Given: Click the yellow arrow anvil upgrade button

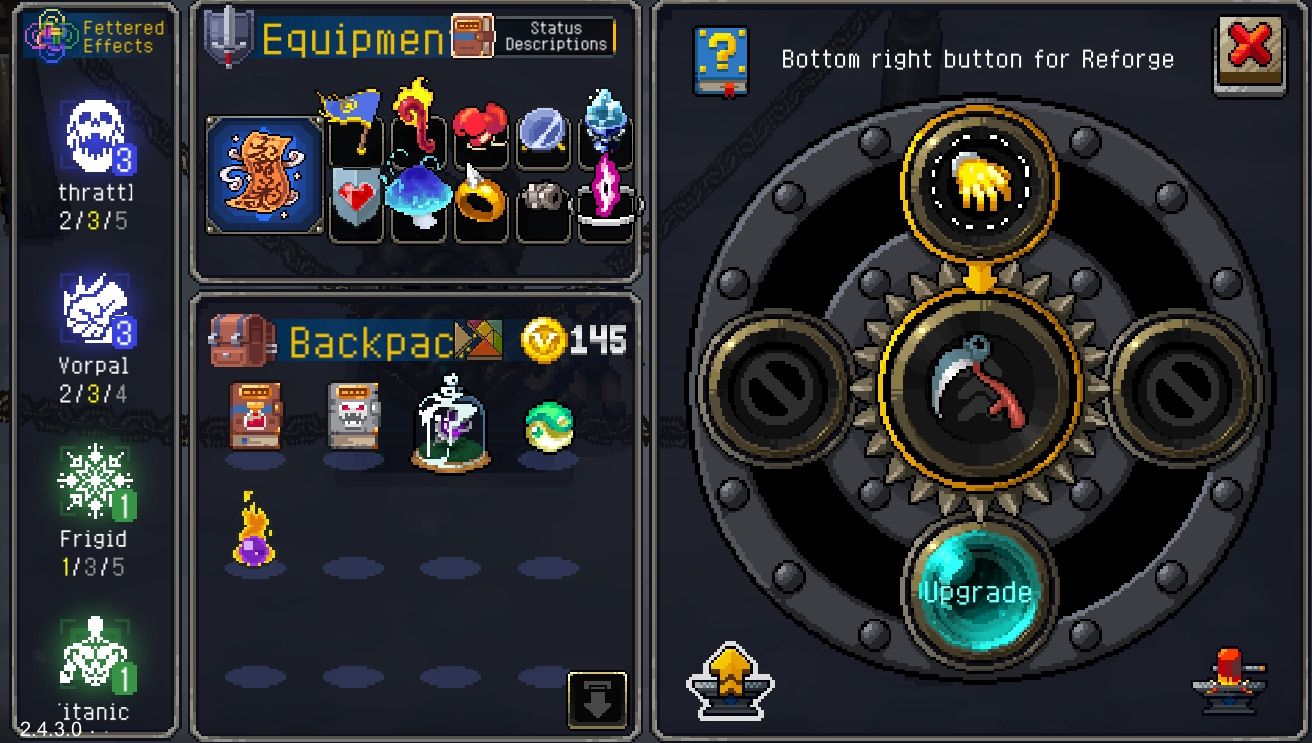Looking at the screenshot, I should click(730, 680).
